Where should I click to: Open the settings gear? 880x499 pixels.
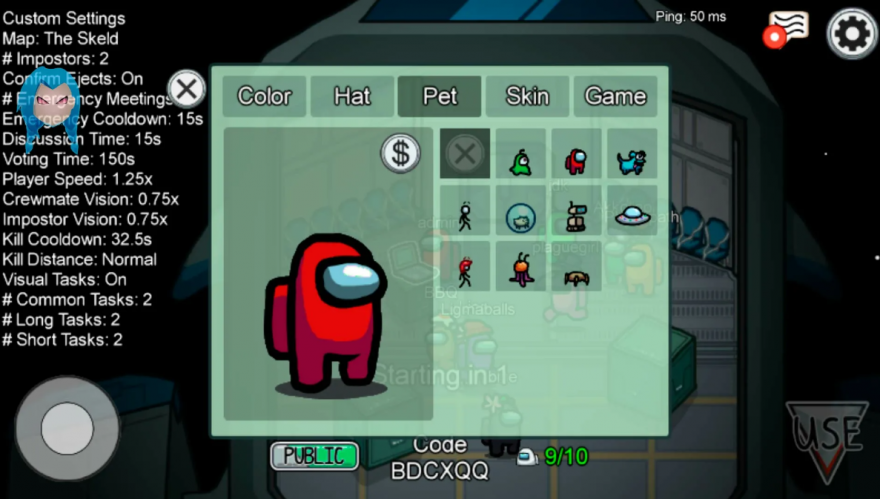[852, 34]
